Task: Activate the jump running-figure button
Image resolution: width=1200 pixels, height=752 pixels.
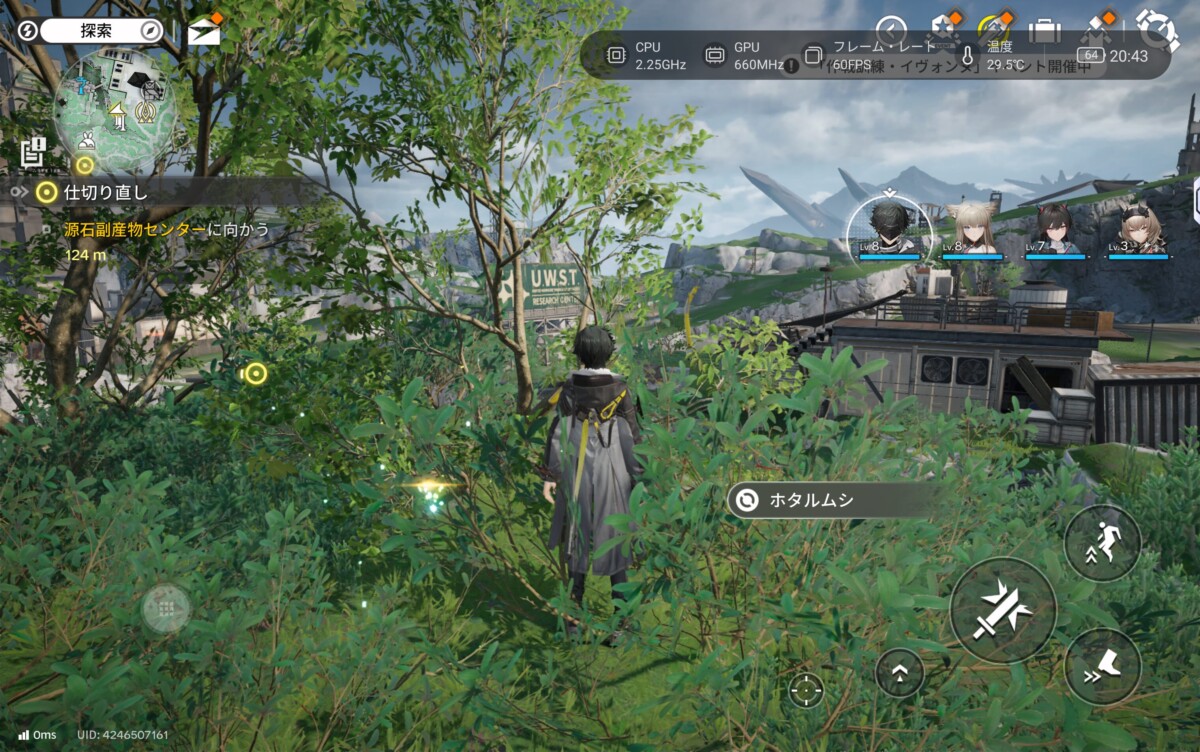Action: tap(1102, 543)
